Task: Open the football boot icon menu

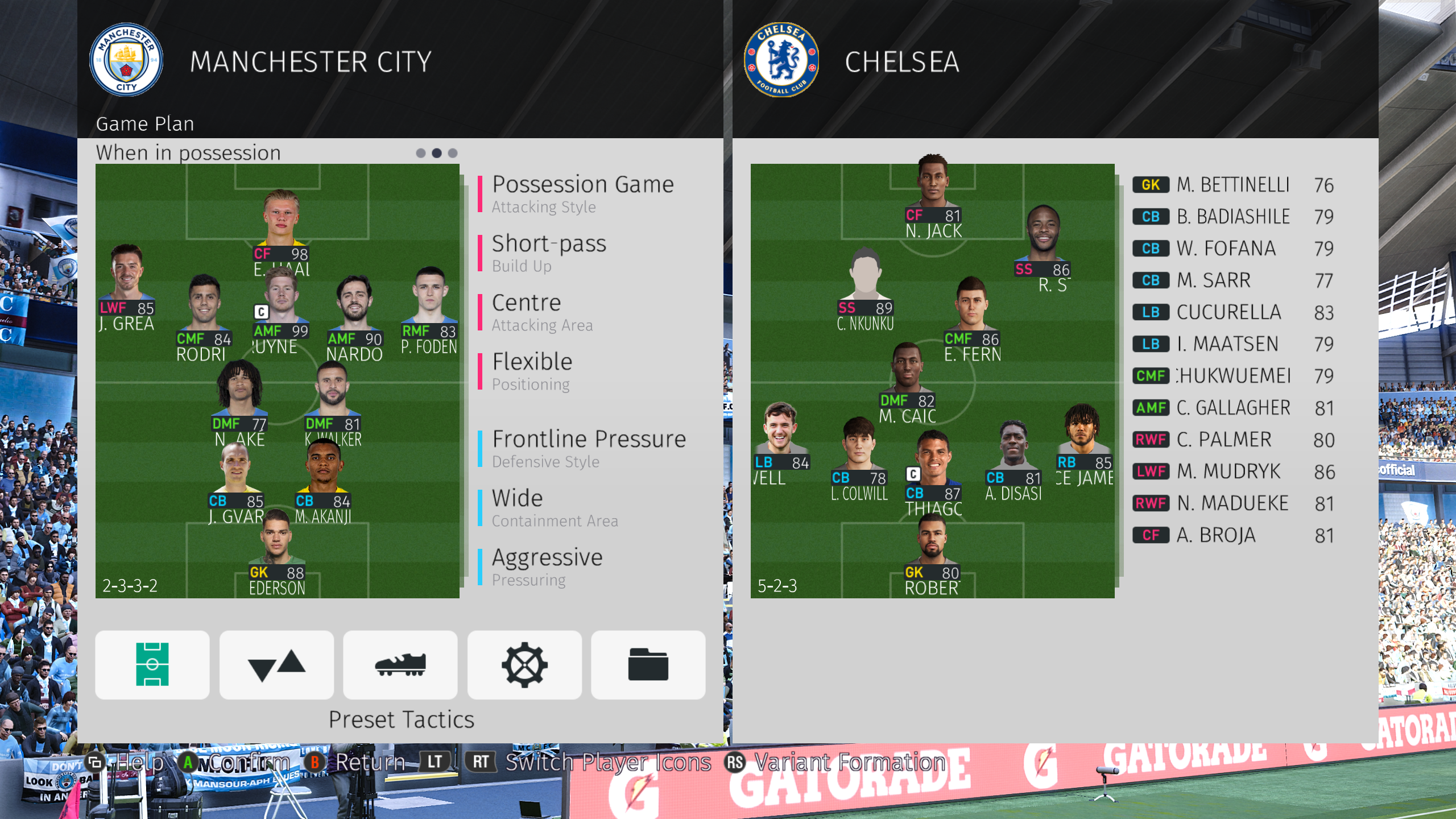Action: [x=400, y=664]
